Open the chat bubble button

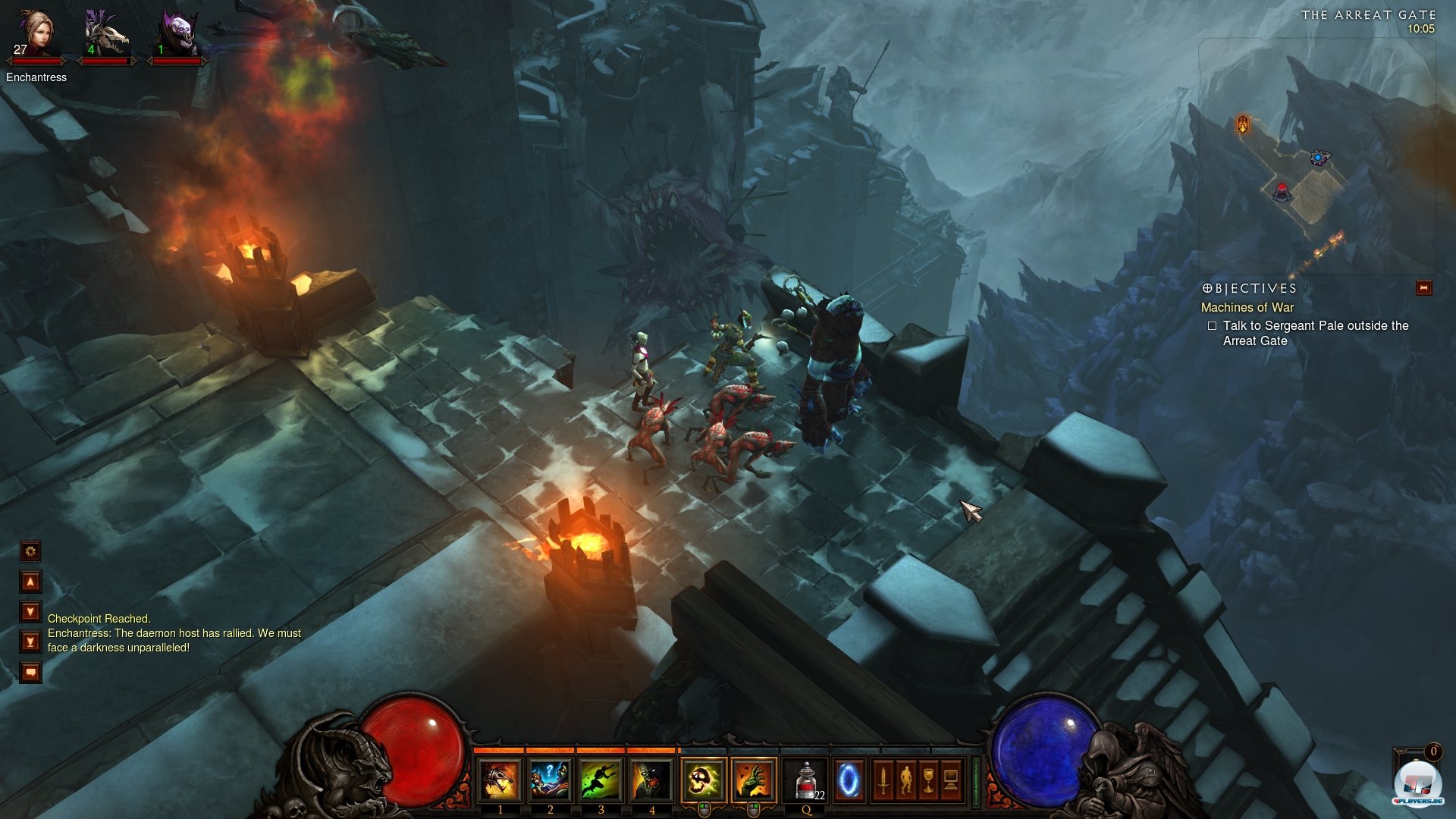(30, 672)
